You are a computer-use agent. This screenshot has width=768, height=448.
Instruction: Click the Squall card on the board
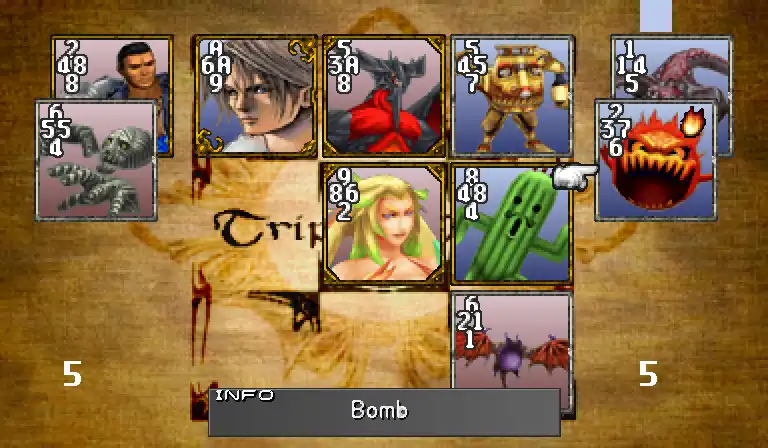256,97
